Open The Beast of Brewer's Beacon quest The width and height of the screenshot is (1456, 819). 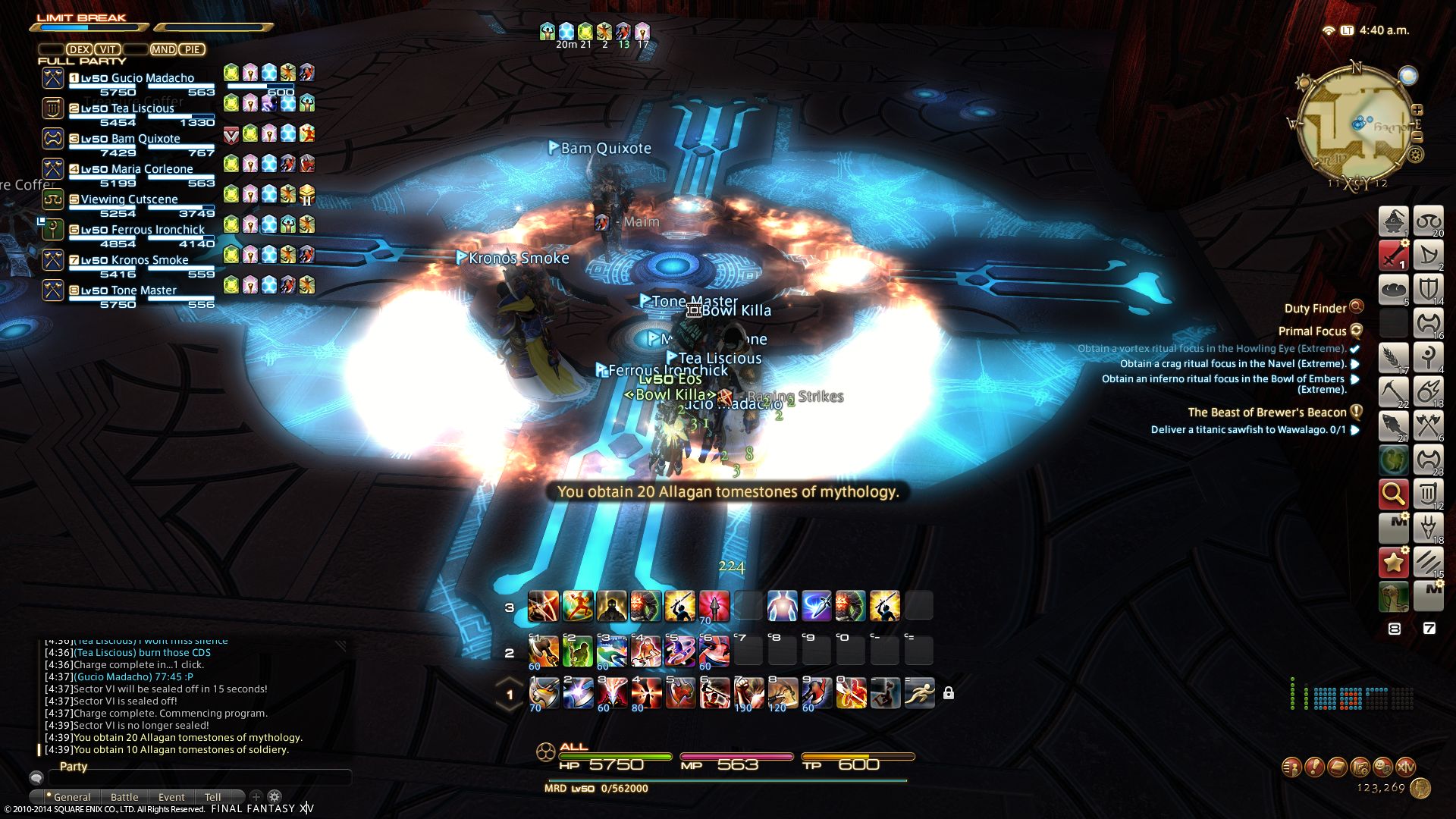[1266, 413]
